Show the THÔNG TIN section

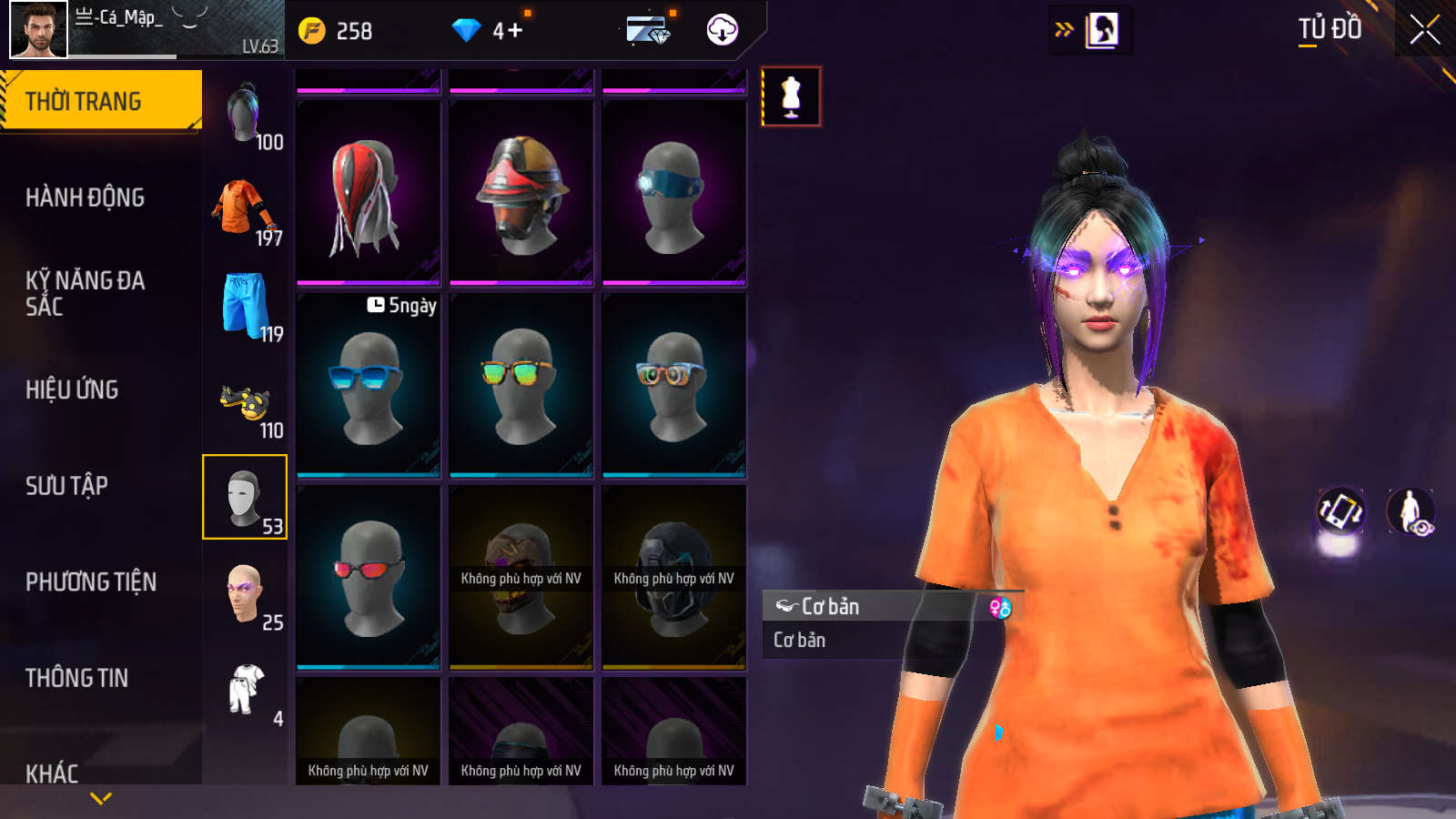point(76,678)
